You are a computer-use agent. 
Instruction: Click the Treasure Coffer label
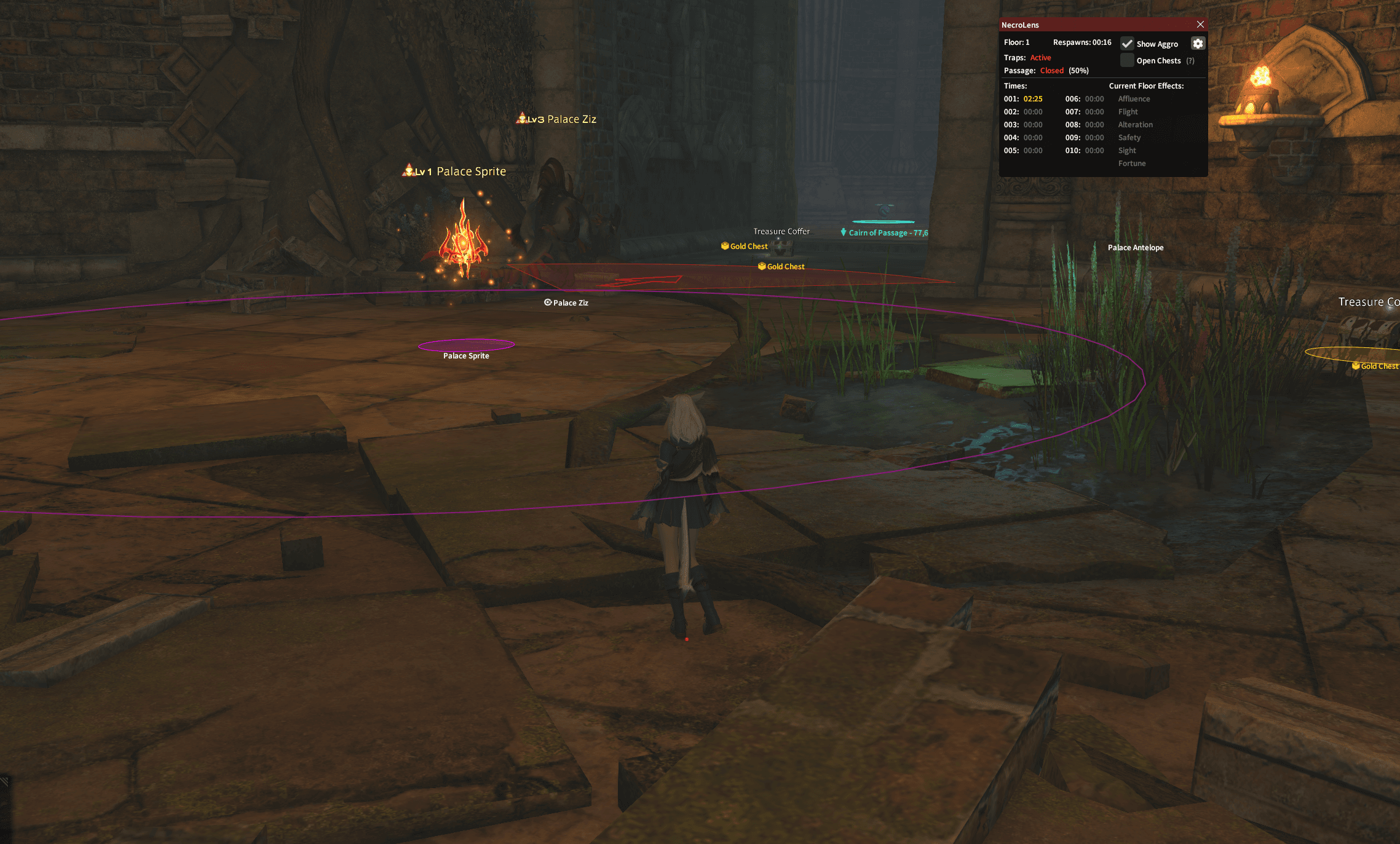(x=781, y=231)
